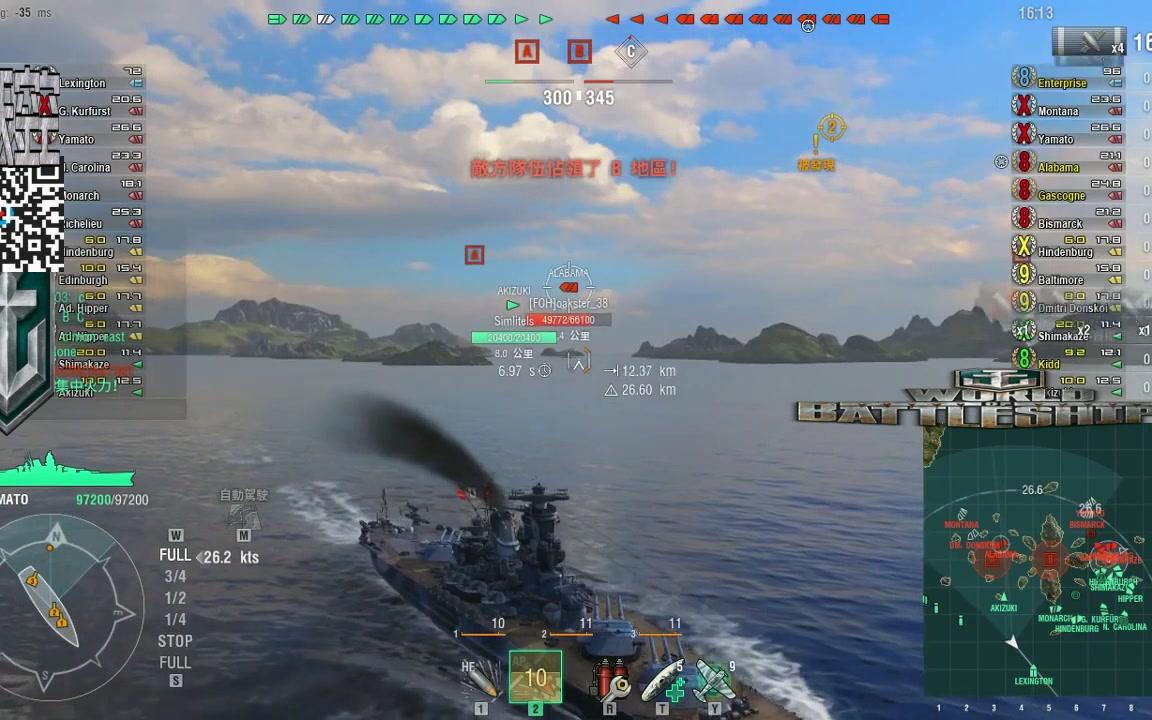This screenshot has width=1152, height=720.
Task: Set engine telegraph to 3/4 speed
Action: [x=175, y=576]
